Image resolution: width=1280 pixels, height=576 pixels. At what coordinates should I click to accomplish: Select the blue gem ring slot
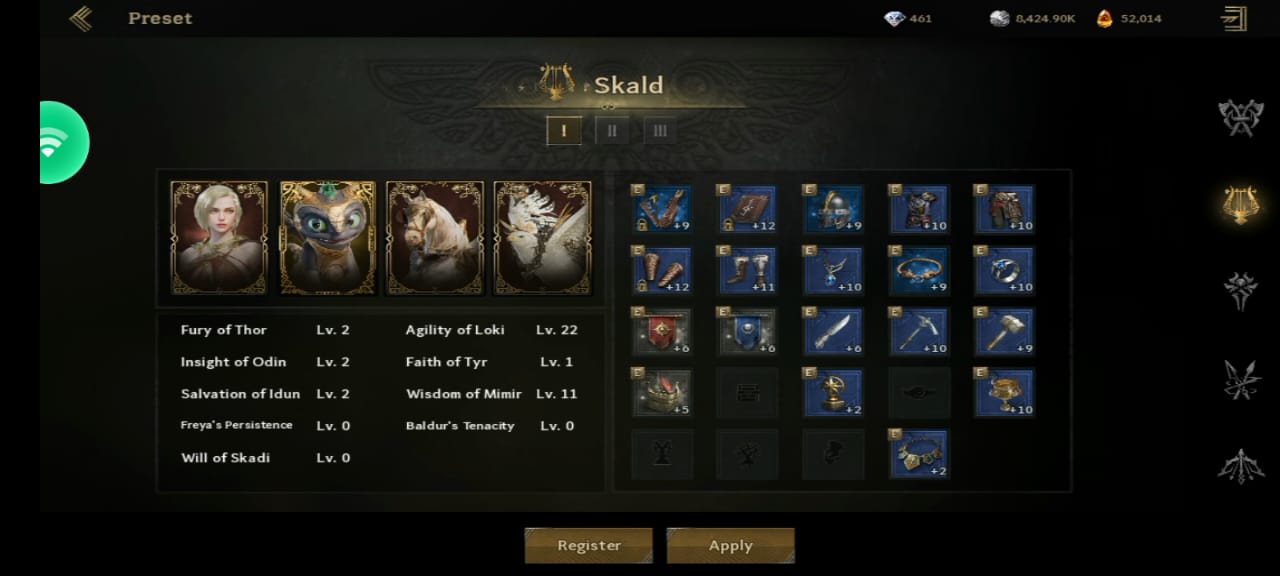pyautogui.click(x=1004, y=270)
